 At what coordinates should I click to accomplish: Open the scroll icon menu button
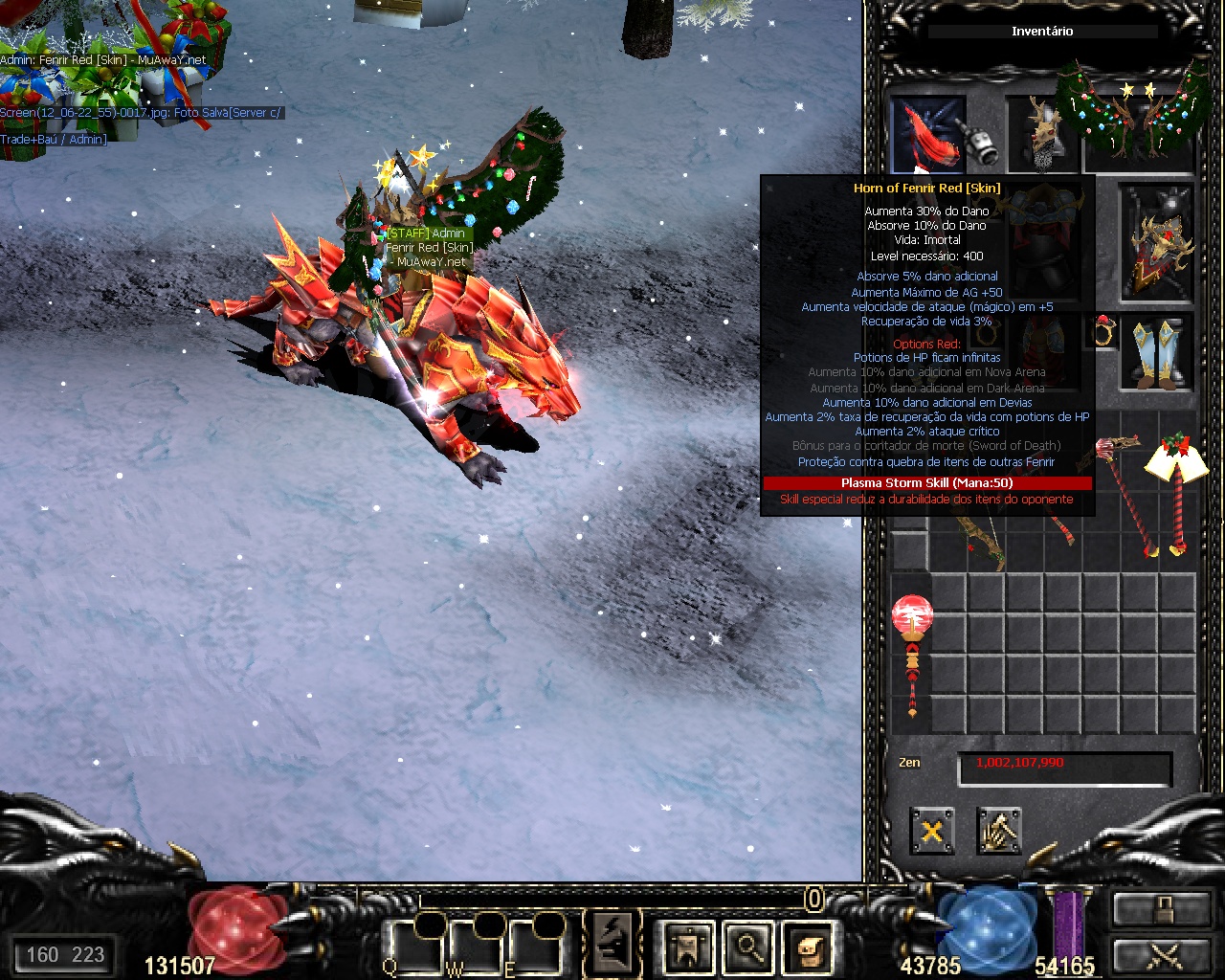click(x=806, y=946)
